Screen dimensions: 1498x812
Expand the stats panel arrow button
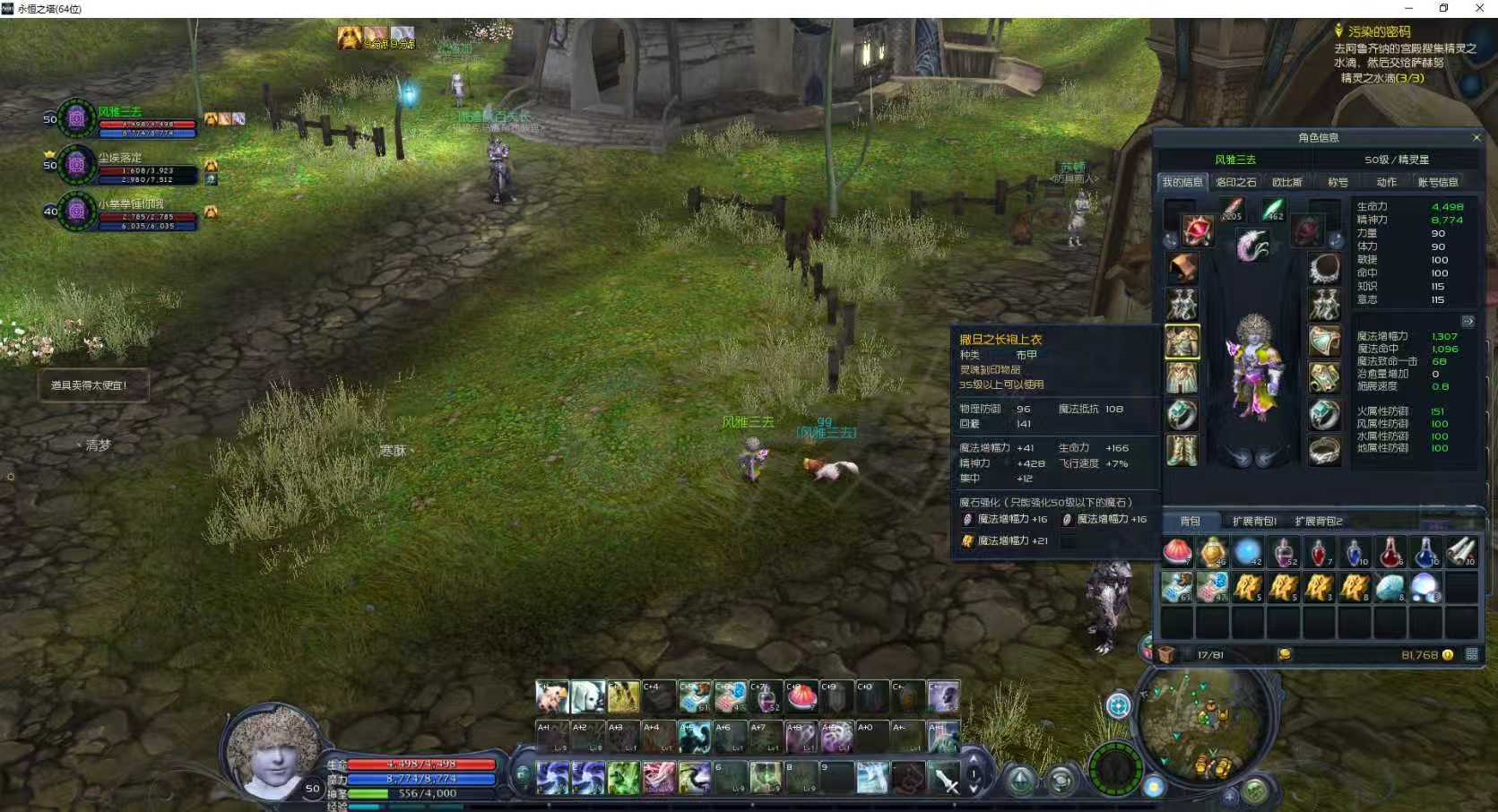pyautogui.click(x=1468, y=321)
